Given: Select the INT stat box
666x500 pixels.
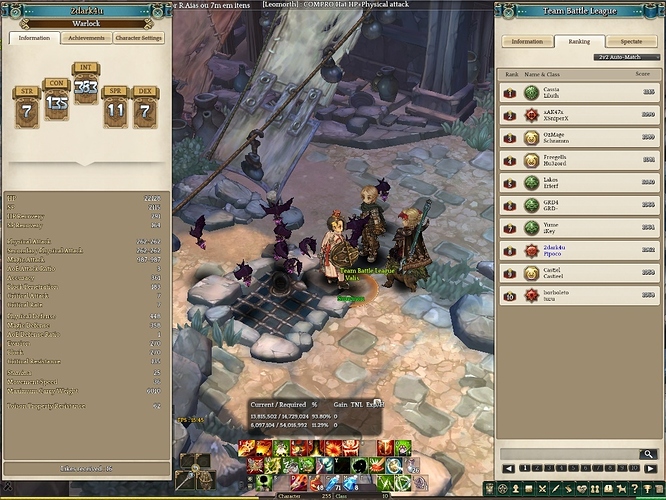Looking at the screenshot, I should [86, 88].
